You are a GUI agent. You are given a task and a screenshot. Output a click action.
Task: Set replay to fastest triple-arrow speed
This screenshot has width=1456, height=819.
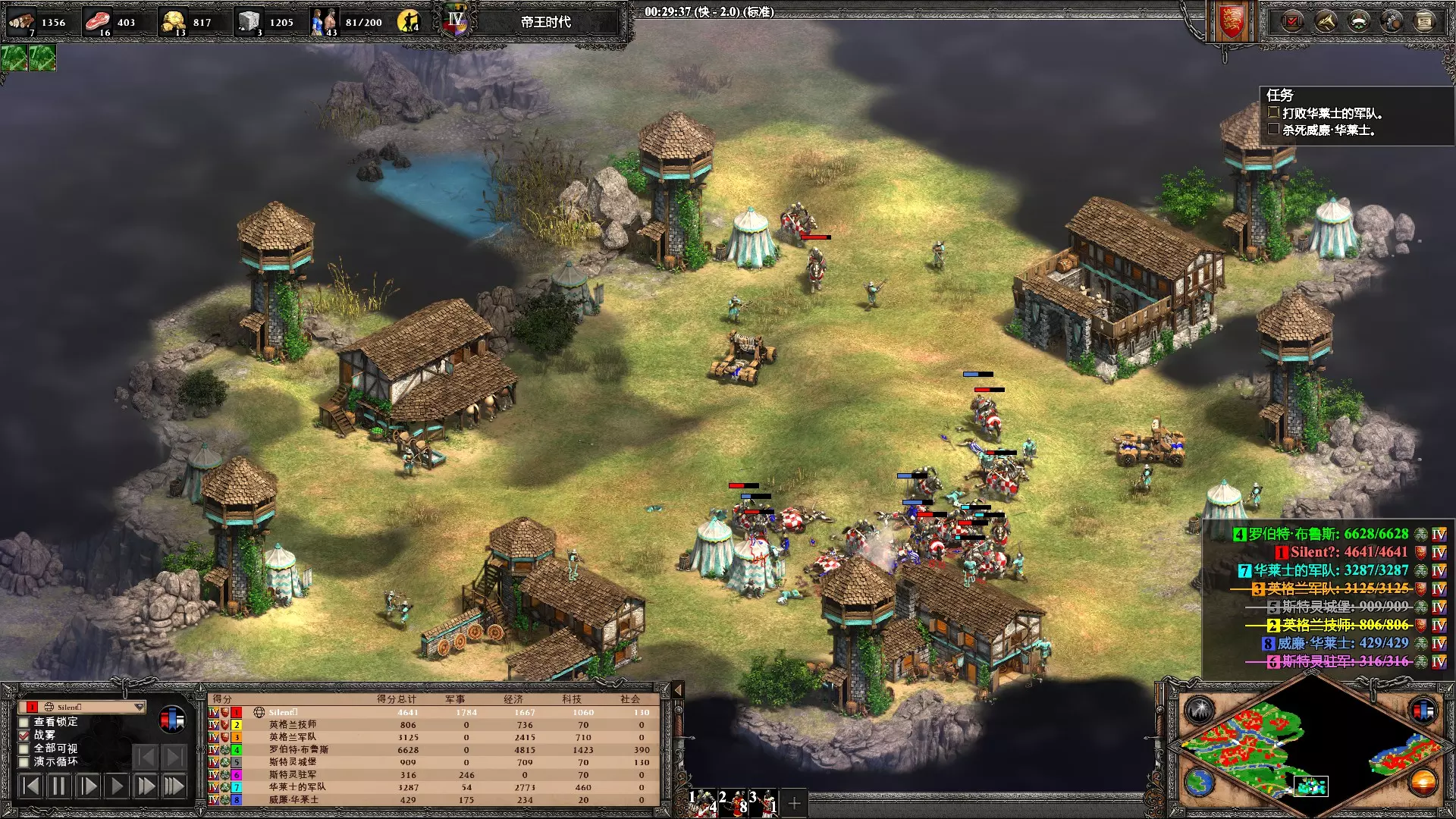pyautogui.click(x=174, y=786)
